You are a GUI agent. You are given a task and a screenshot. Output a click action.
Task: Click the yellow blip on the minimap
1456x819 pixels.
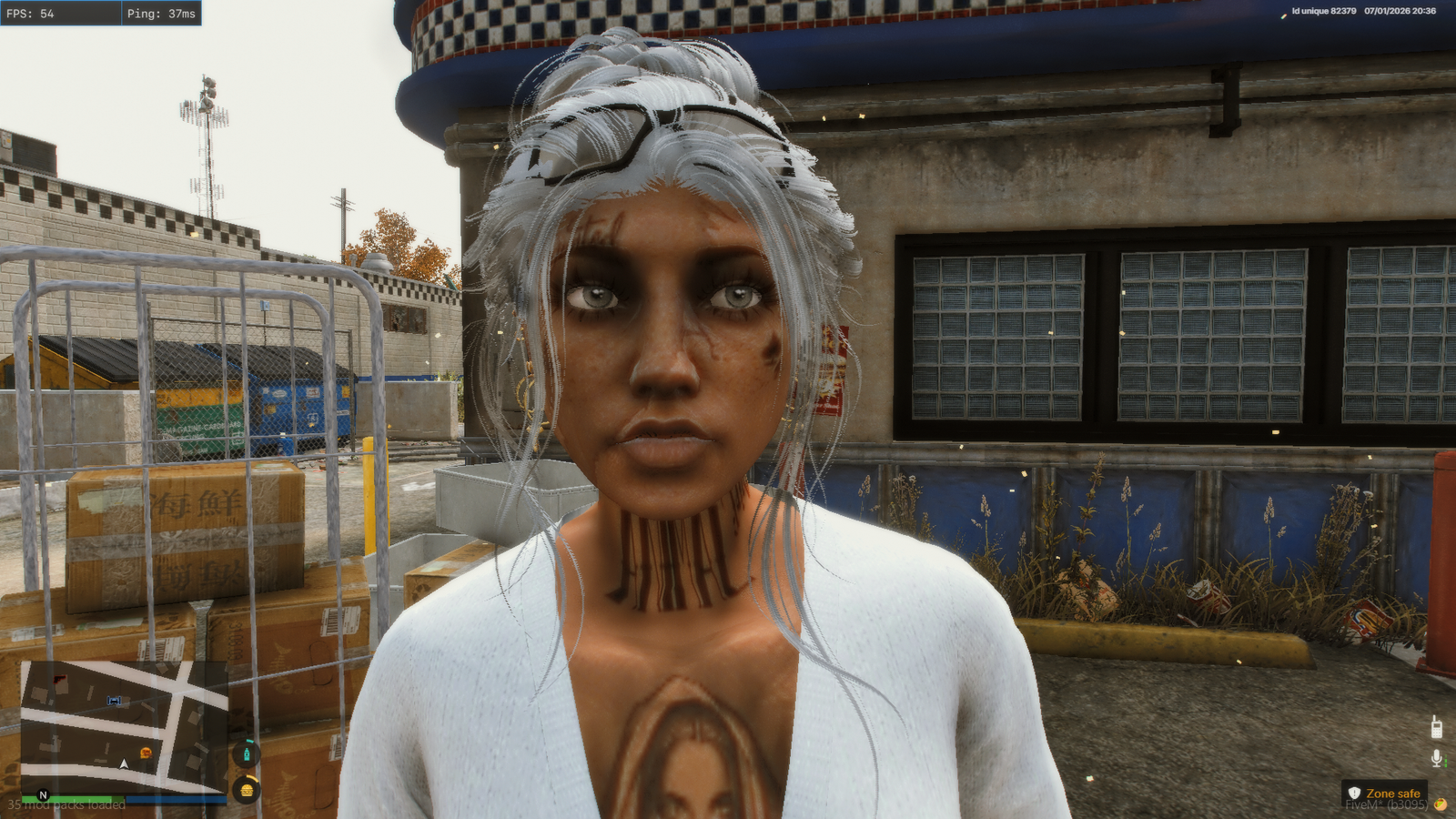coord(147,752)
